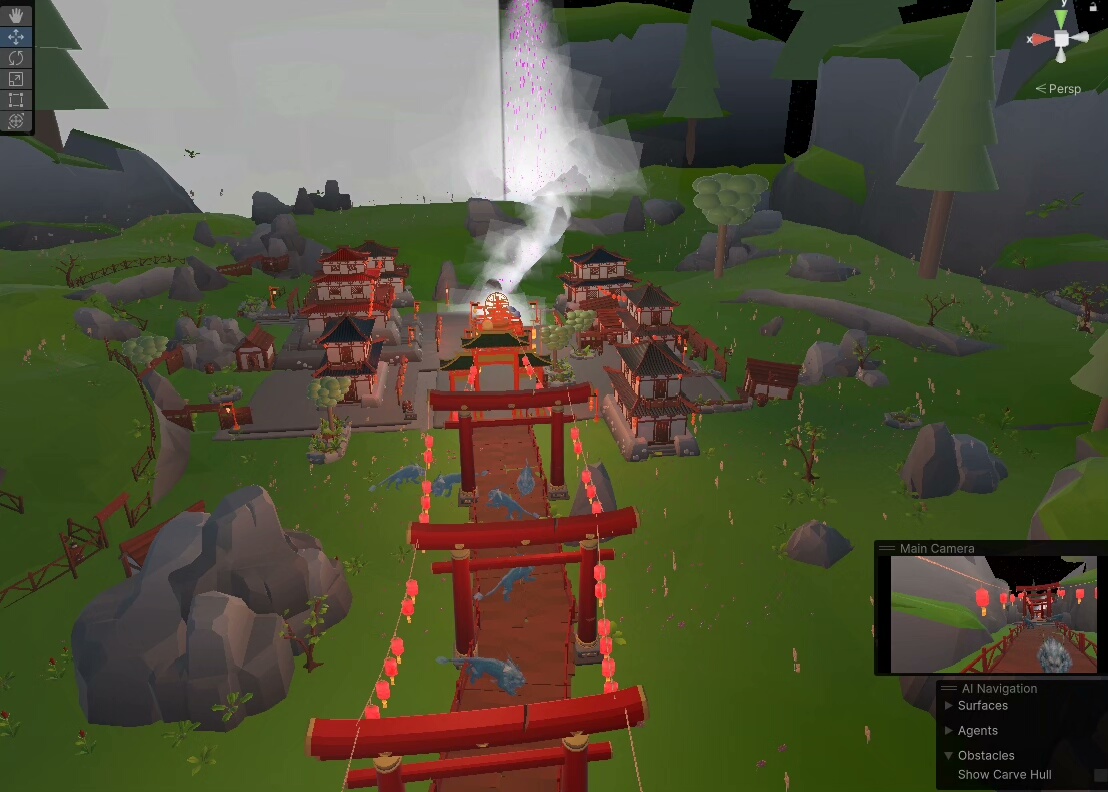Select the hand view tool
This screenshot has height=792, width=1108.
pyautogui.click(x=16, y=15)
